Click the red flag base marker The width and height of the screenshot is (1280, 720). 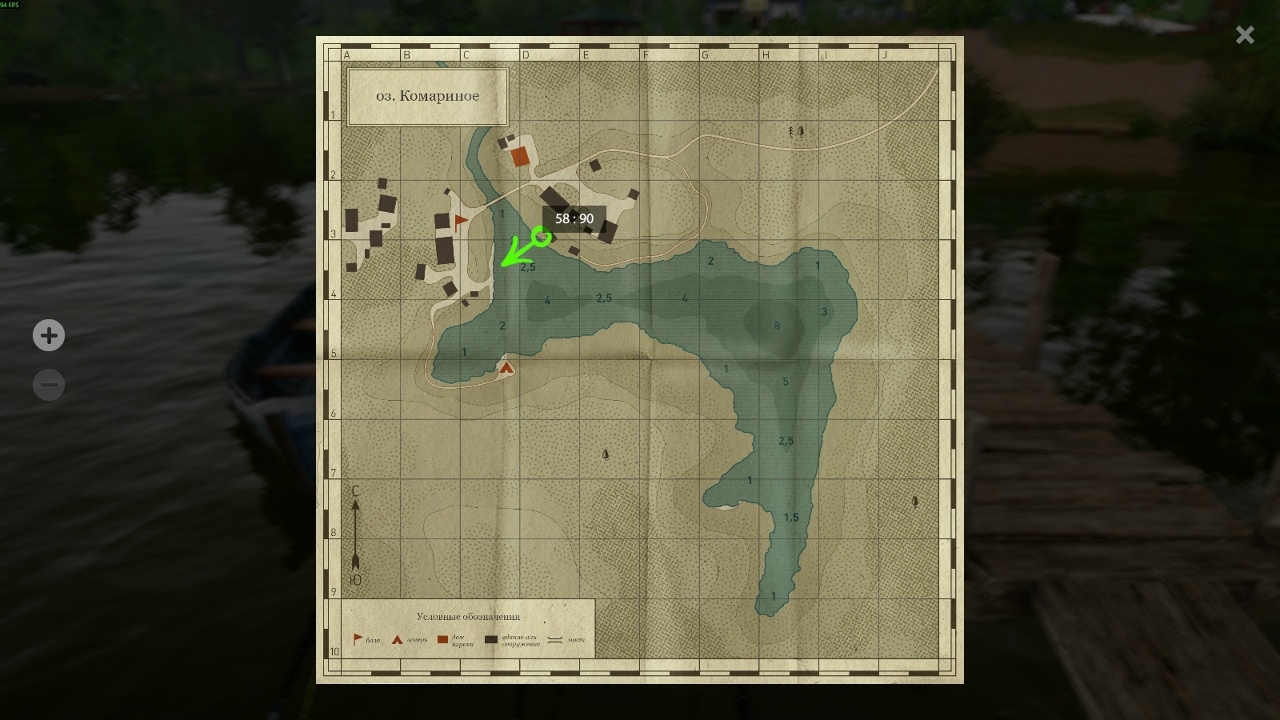coord(461,221)
